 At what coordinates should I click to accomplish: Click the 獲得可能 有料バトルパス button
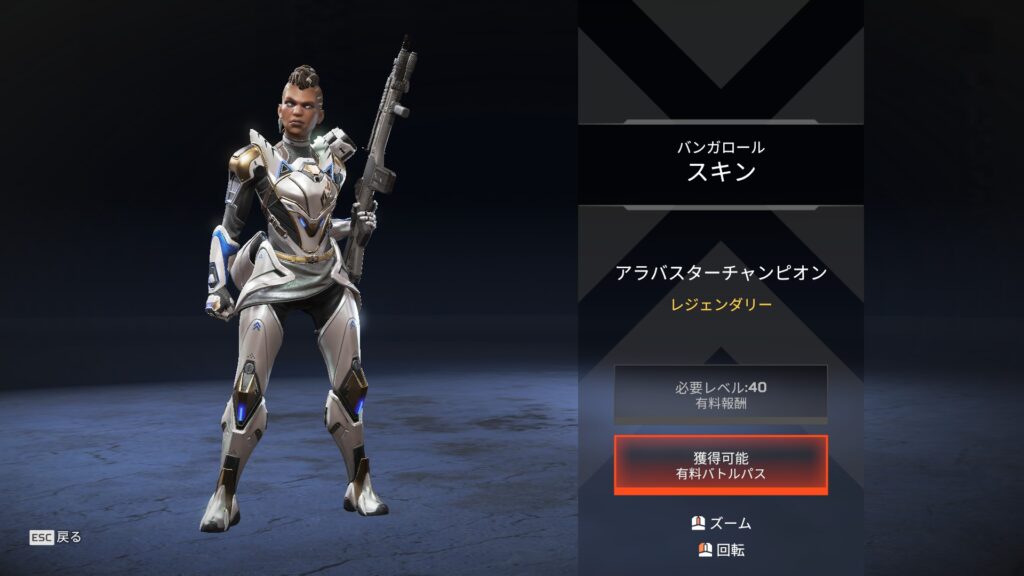pos(720,465)
